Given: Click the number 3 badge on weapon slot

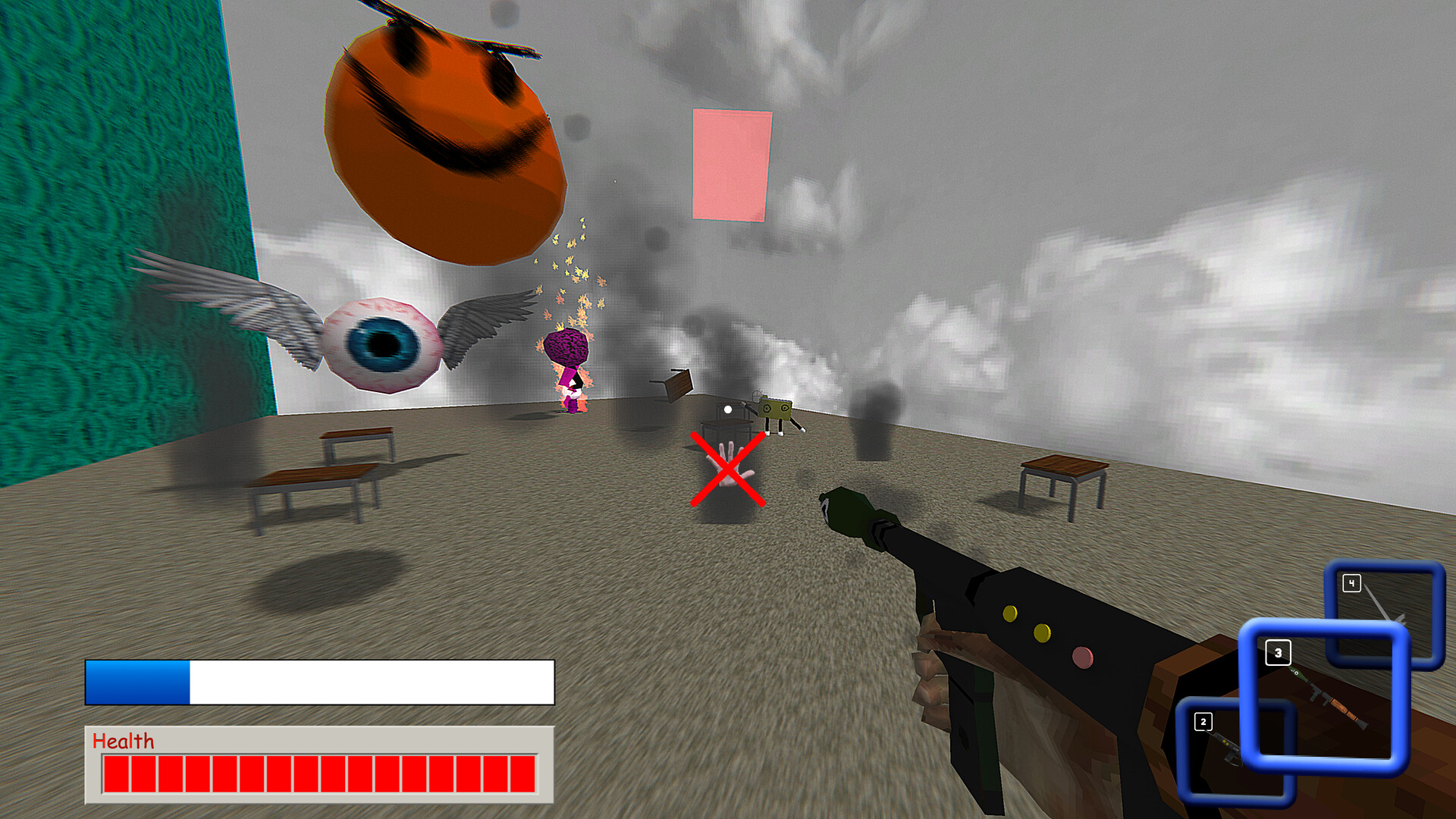Looking at the screenshot, I should 1279,652.
